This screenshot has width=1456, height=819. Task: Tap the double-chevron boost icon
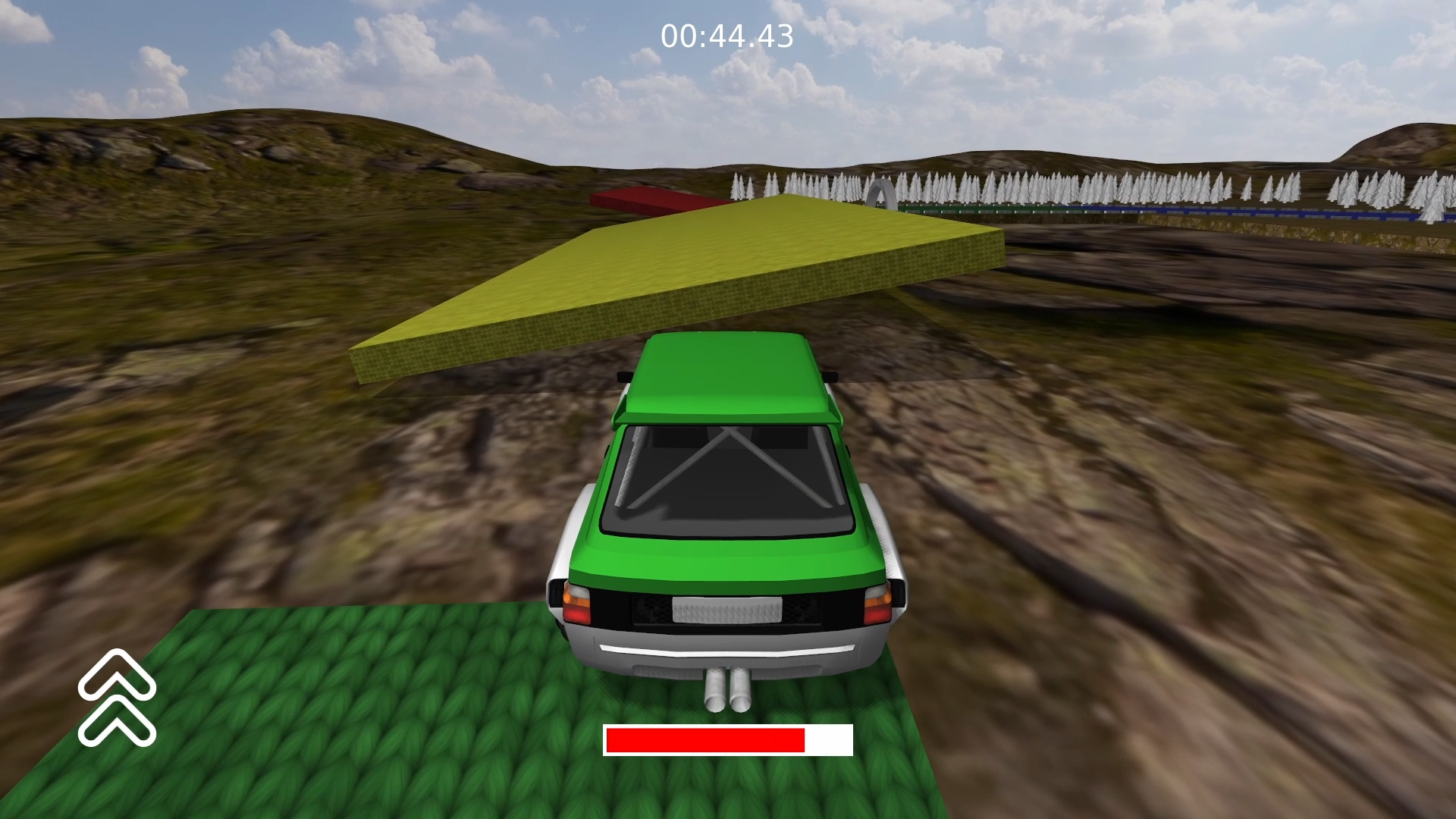click(x=117, y=698)
